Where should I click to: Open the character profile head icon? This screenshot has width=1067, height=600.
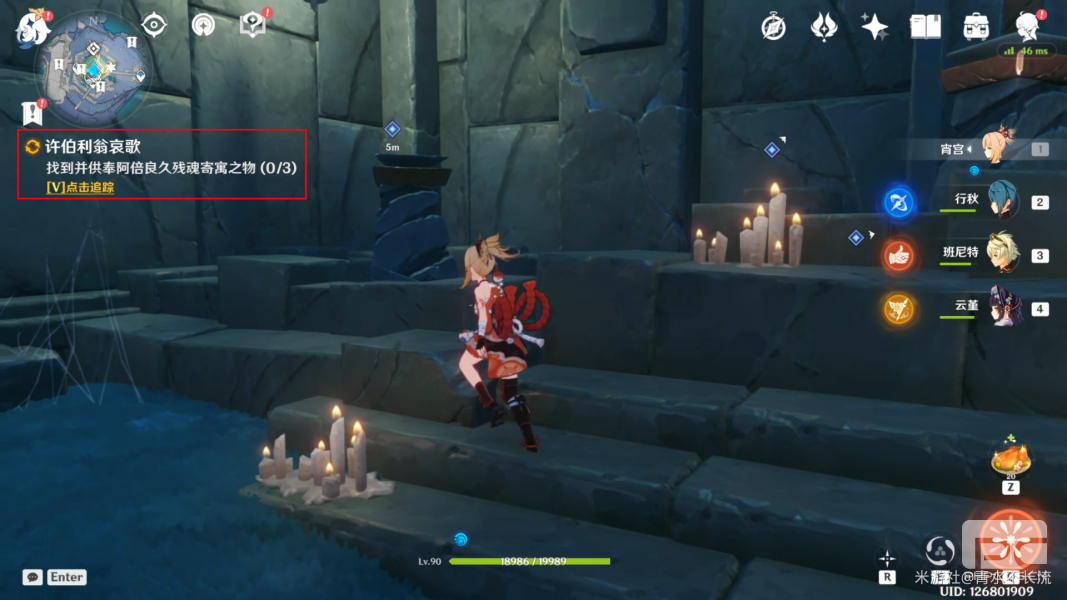tap(1027, 26)
